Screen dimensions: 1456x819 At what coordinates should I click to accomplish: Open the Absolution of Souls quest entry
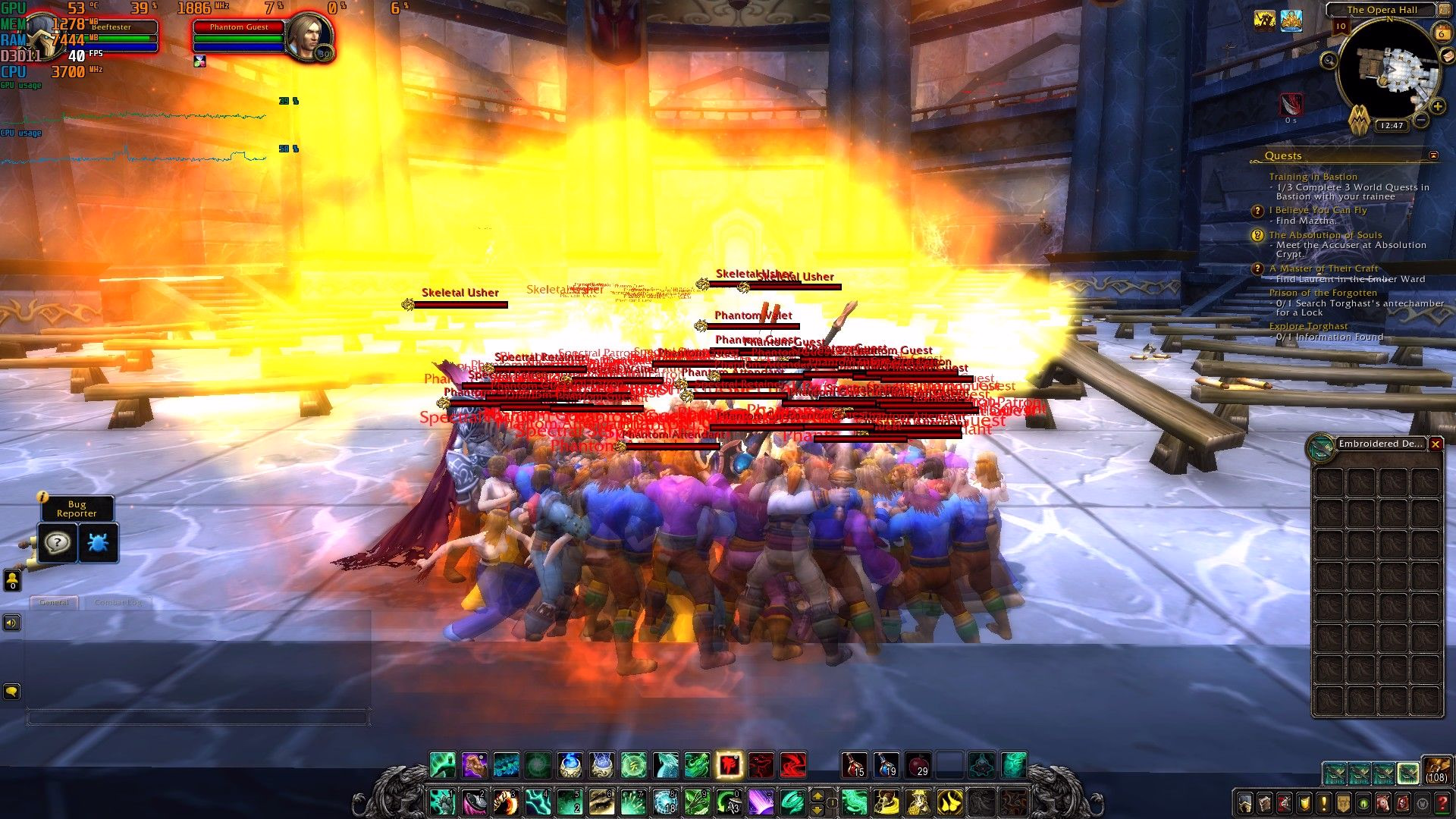tap(1325, 235)
